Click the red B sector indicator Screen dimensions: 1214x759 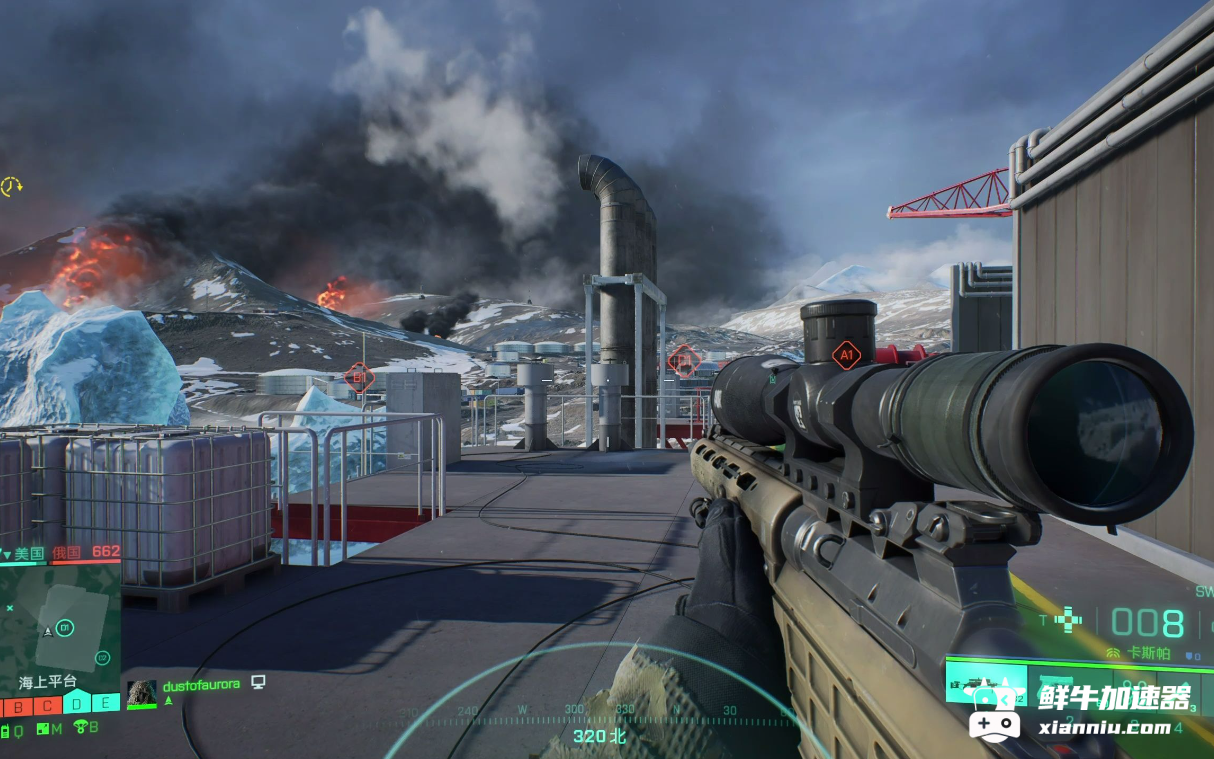19,705
